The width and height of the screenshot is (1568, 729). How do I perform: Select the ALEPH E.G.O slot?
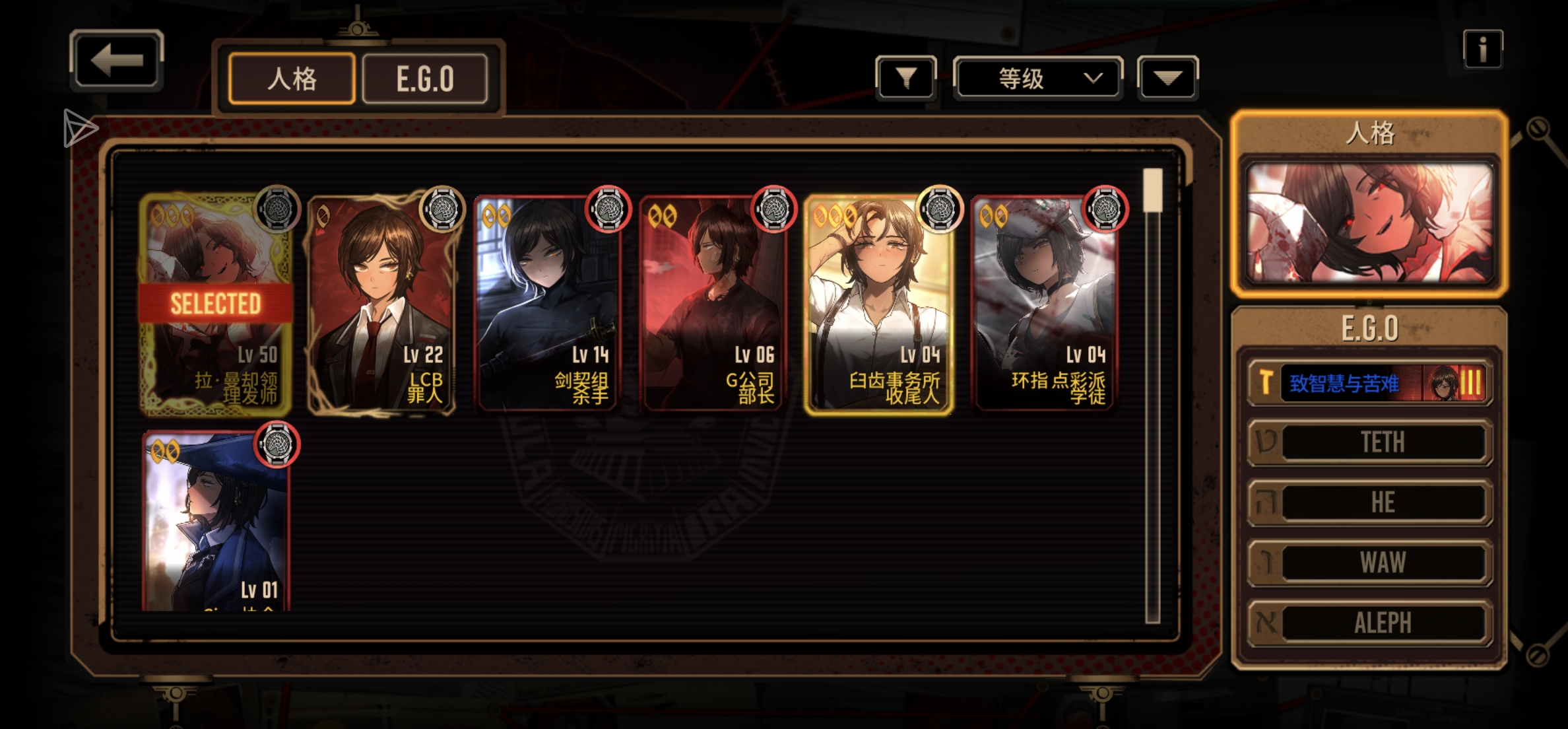1370,623
